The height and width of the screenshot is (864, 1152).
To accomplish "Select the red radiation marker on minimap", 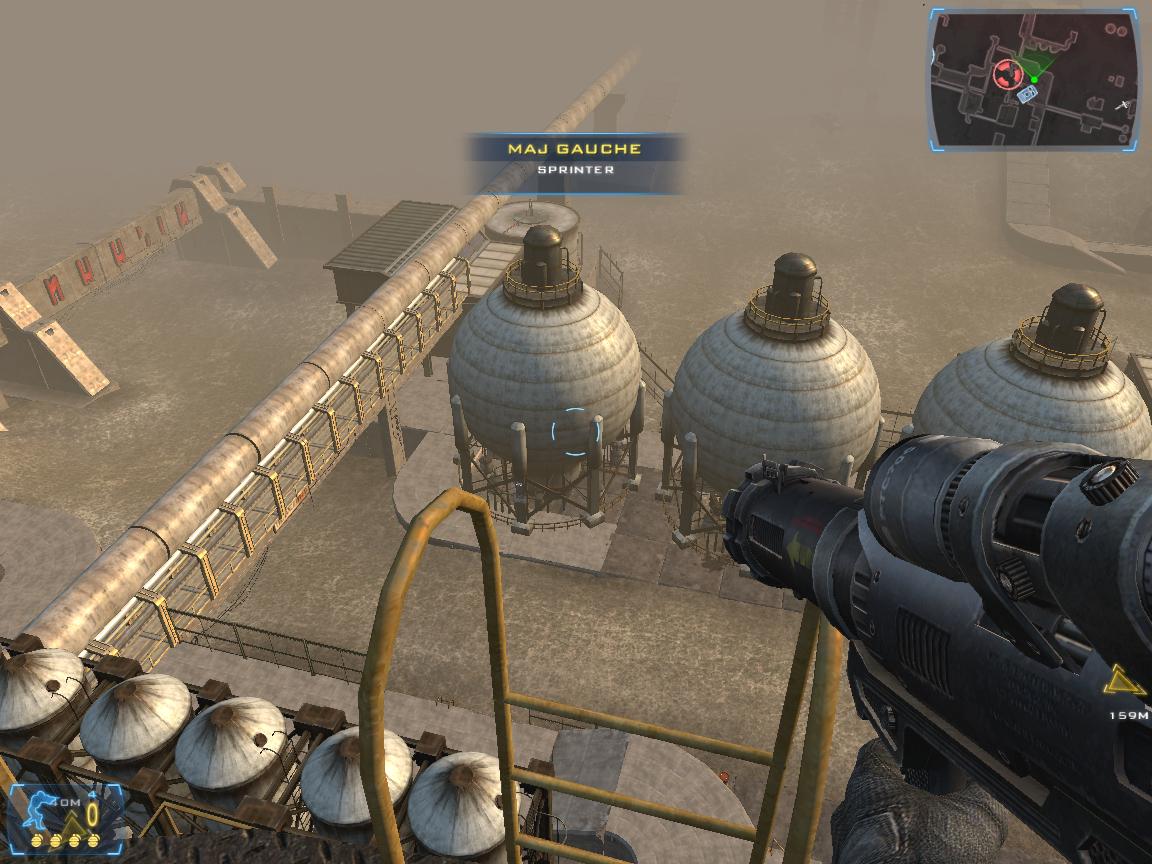I will tap(1006, 73).
